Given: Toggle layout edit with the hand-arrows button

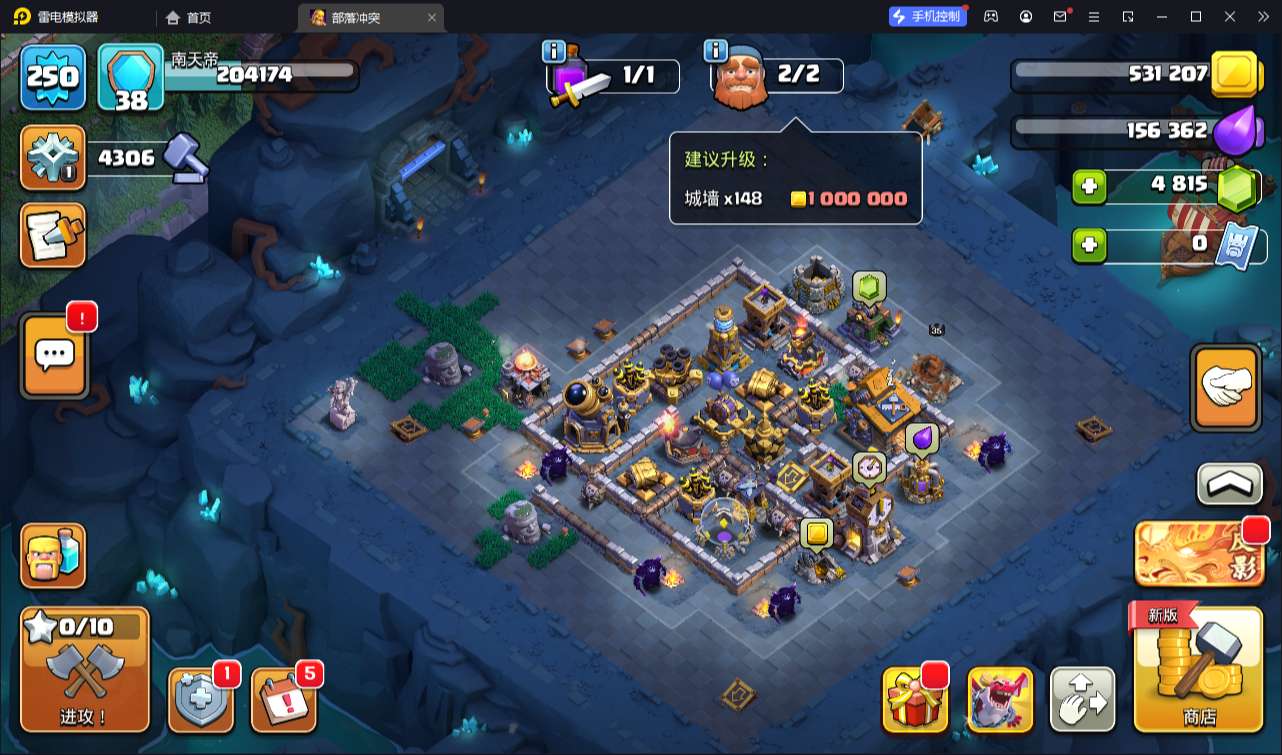Looking at the screenshot, I should pos(1082,699).
